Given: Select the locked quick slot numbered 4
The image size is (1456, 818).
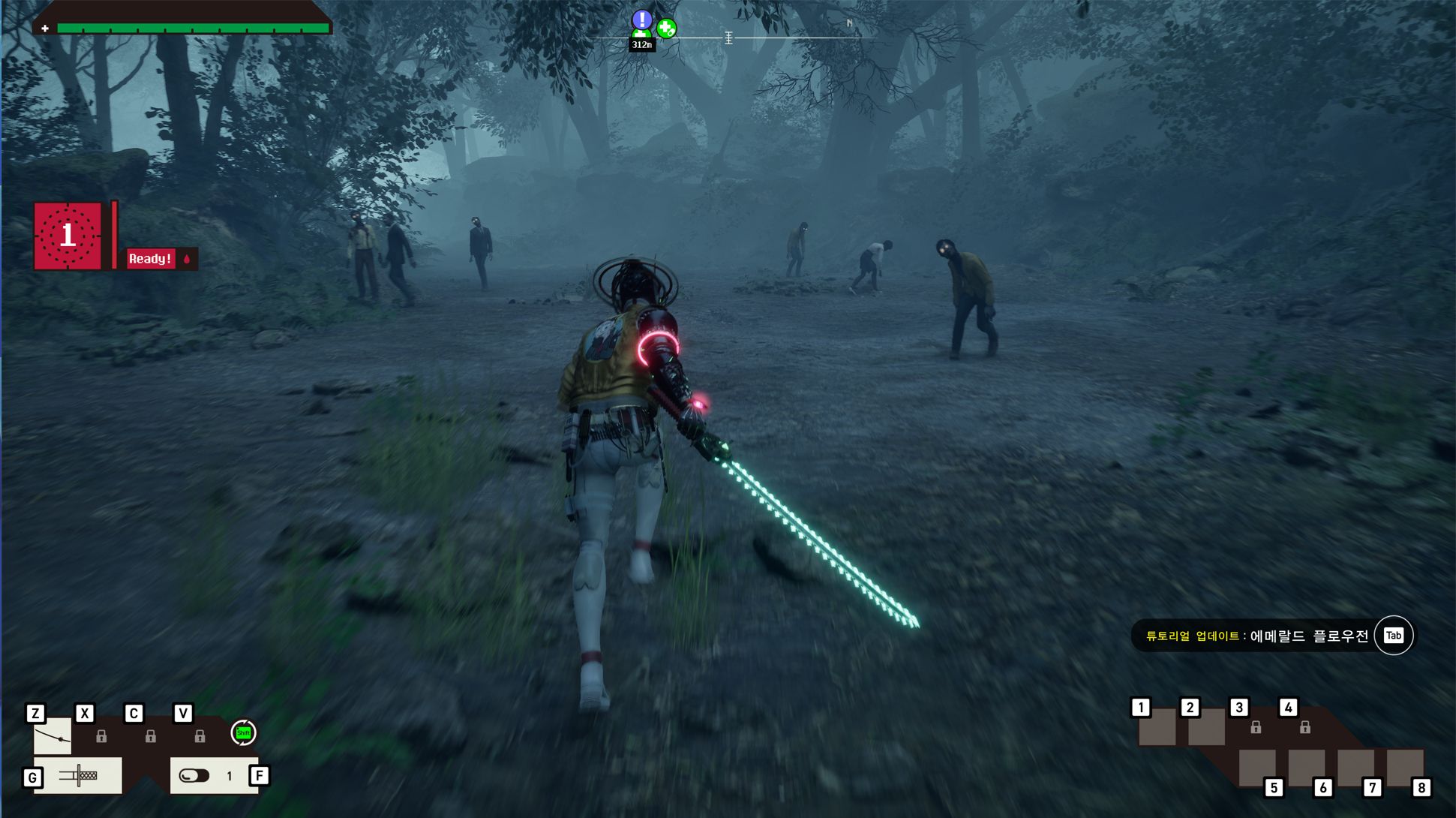Looking at the screenshot, I should pyautogui.click(x=1305, y=726).
